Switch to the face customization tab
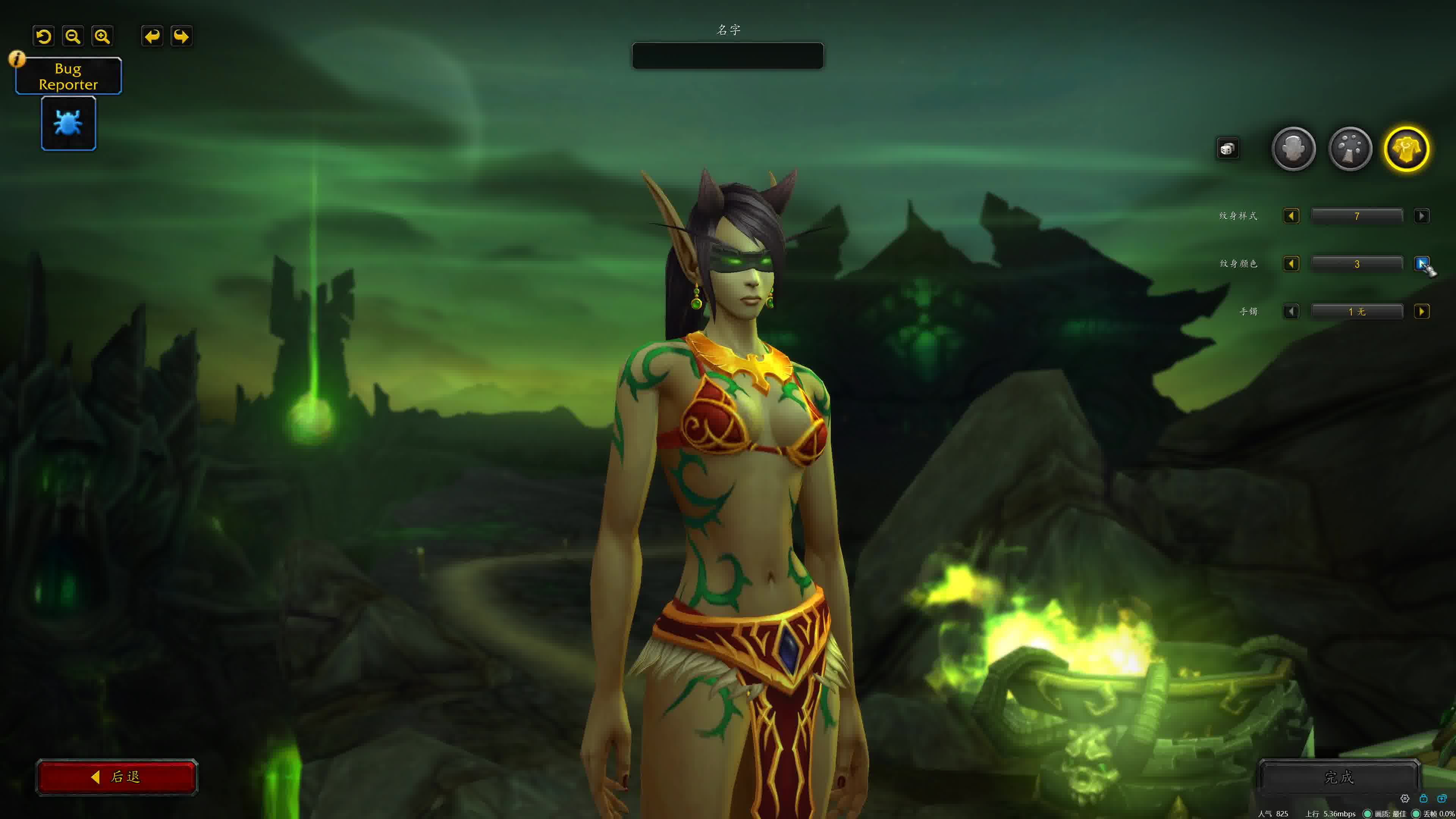Screen dimensions: 1456x819 1293,149
